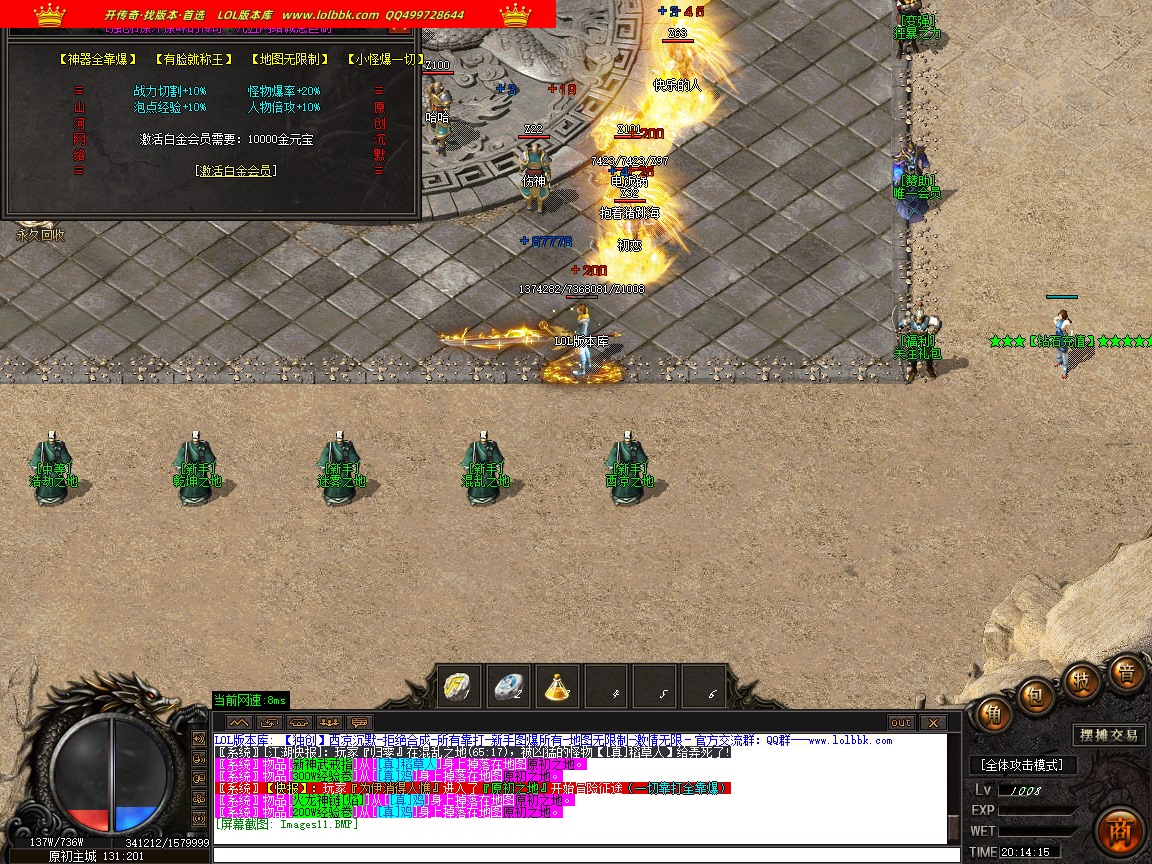Use the yellow potion flask in hotbar slot 3
The height and width of the screenshot is (864, 1152).
click(x=559, y=688)
